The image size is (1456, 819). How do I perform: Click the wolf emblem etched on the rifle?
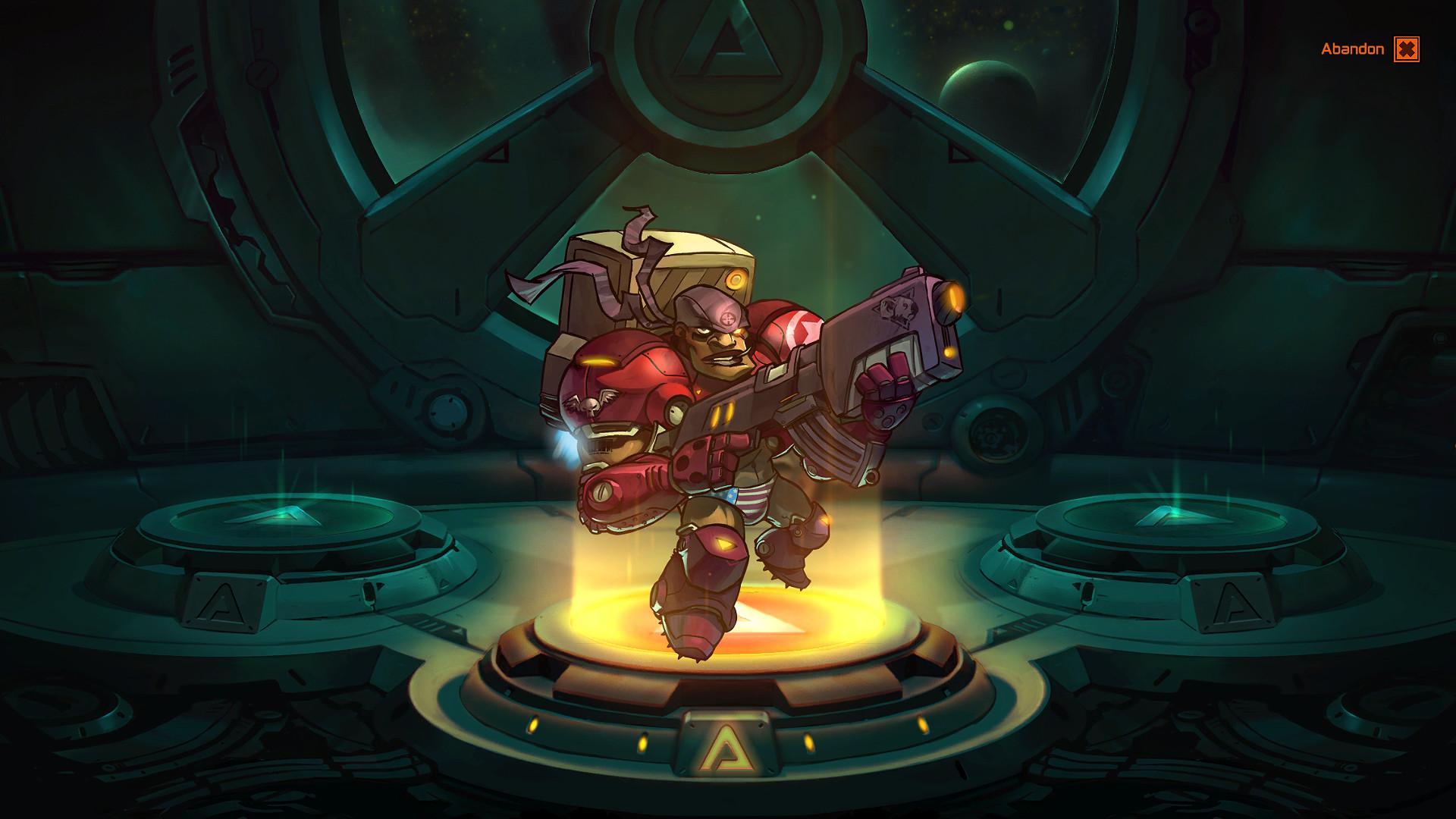point(899,307)
